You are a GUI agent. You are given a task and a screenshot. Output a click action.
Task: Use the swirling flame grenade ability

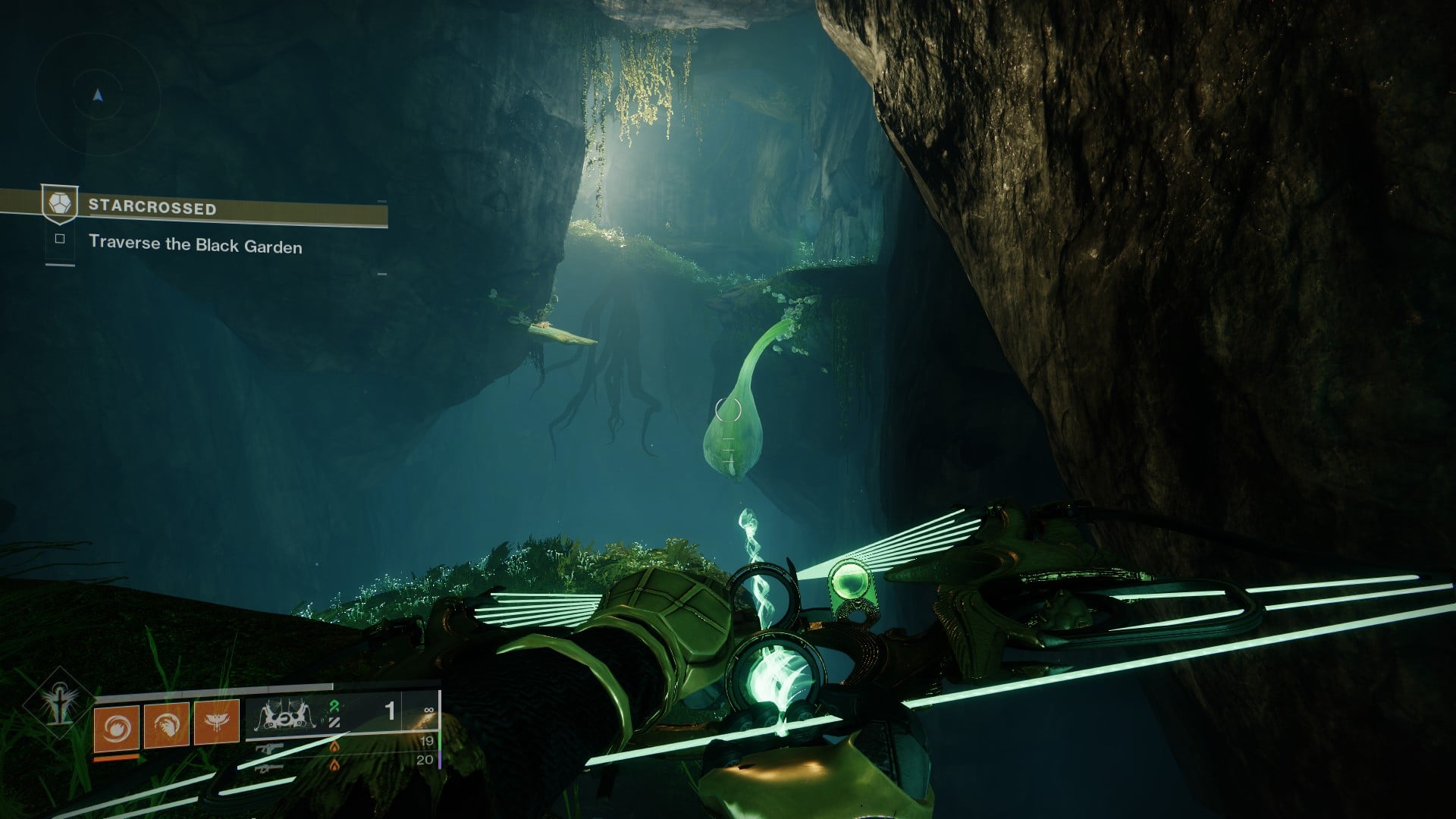click(116, 724)
